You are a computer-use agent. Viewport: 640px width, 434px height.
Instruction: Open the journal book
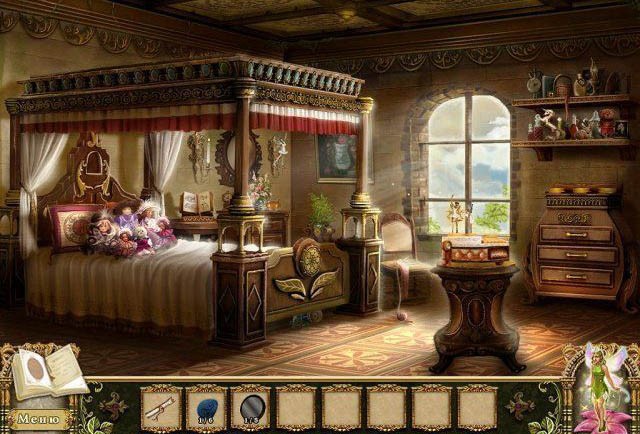coord(48,372)
